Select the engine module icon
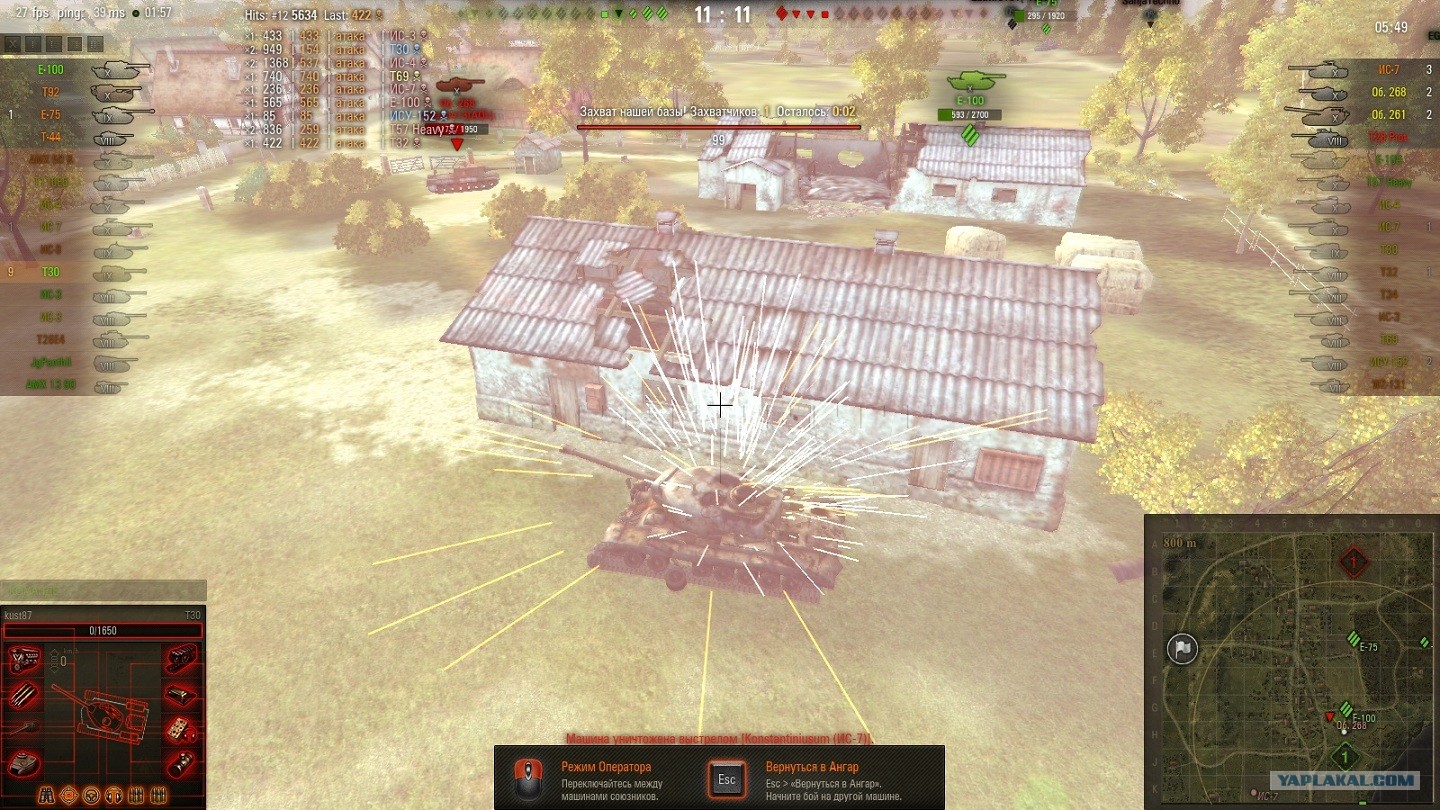 (x=22, y=659)
